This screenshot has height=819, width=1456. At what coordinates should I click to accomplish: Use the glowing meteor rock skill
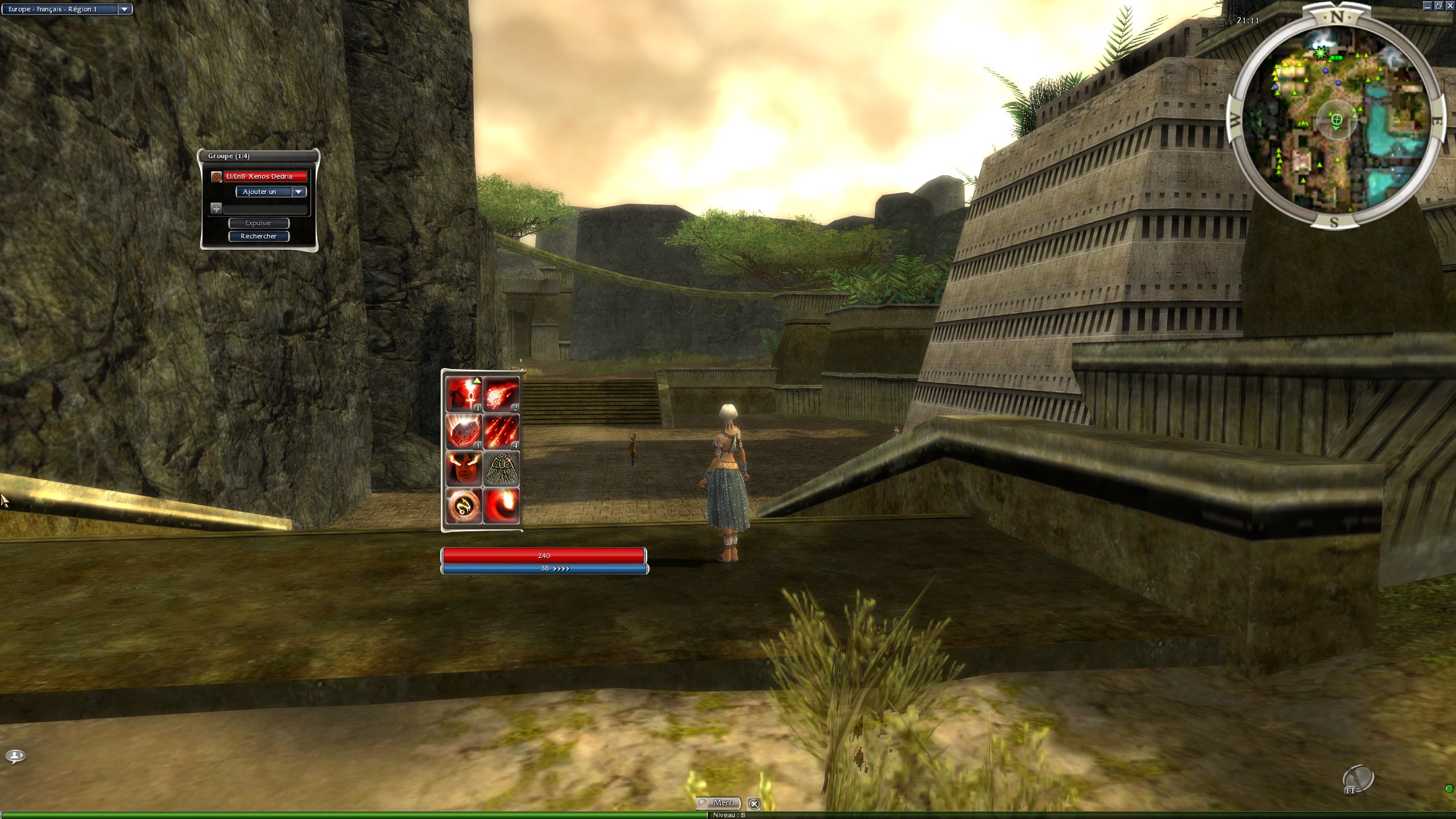tap(464, 432)
